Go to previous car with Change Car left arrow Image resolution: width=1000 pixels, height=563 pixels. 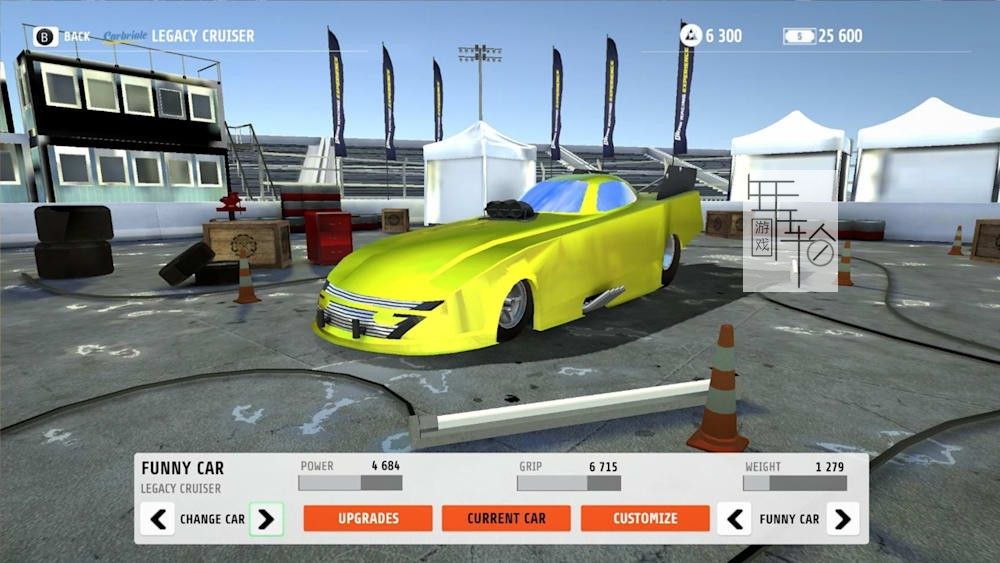[x=157, y=519]
